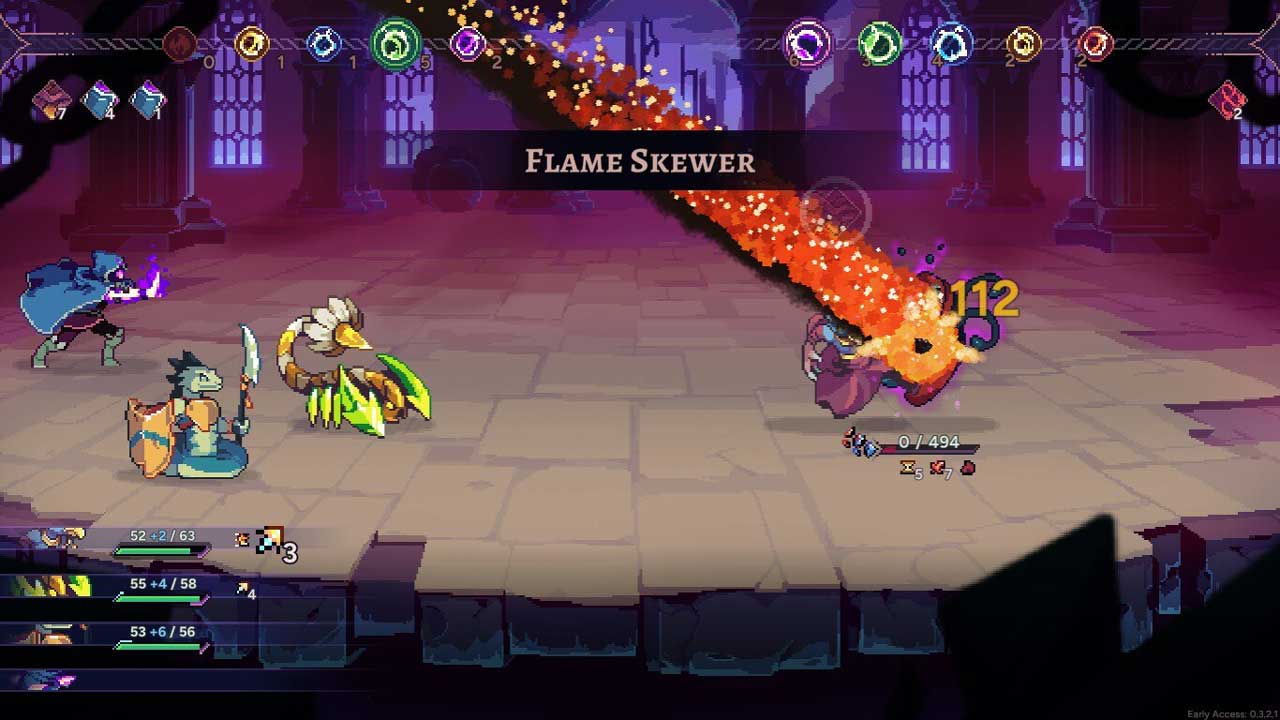Viewport: 1280px width, 720px height.
Task: Inspect the status icon with stack count 3
Action: point(271,541)
